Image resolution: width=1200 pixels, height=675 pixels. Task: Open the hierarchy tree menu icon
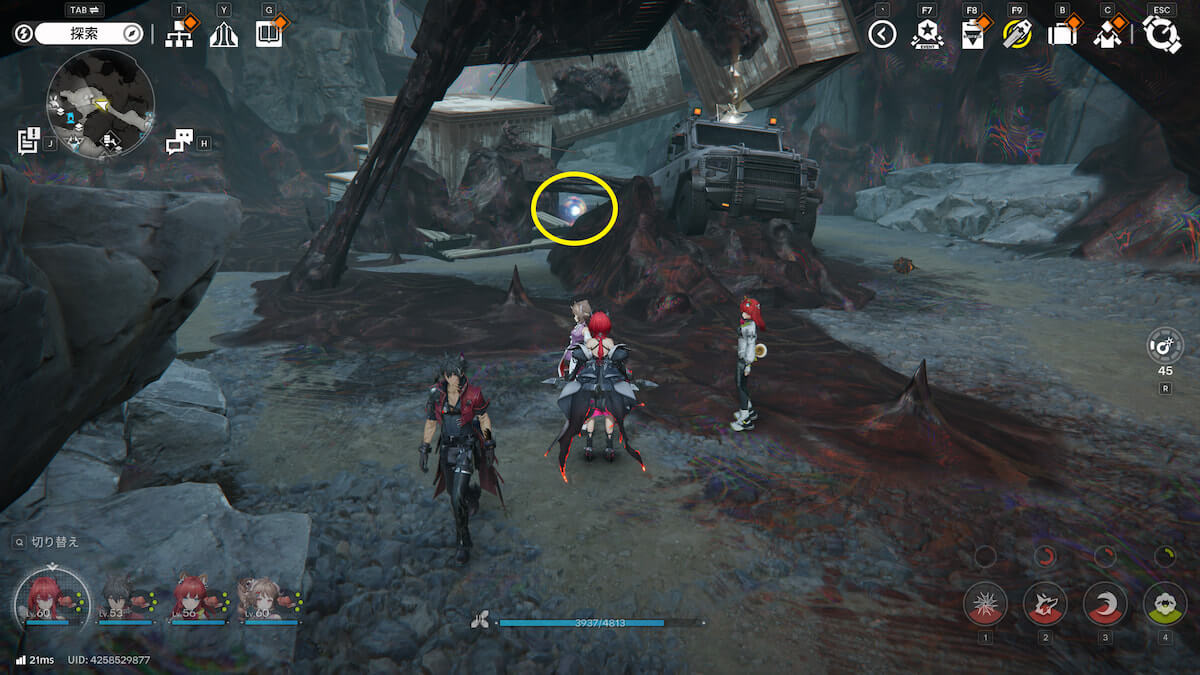[179, 35]
